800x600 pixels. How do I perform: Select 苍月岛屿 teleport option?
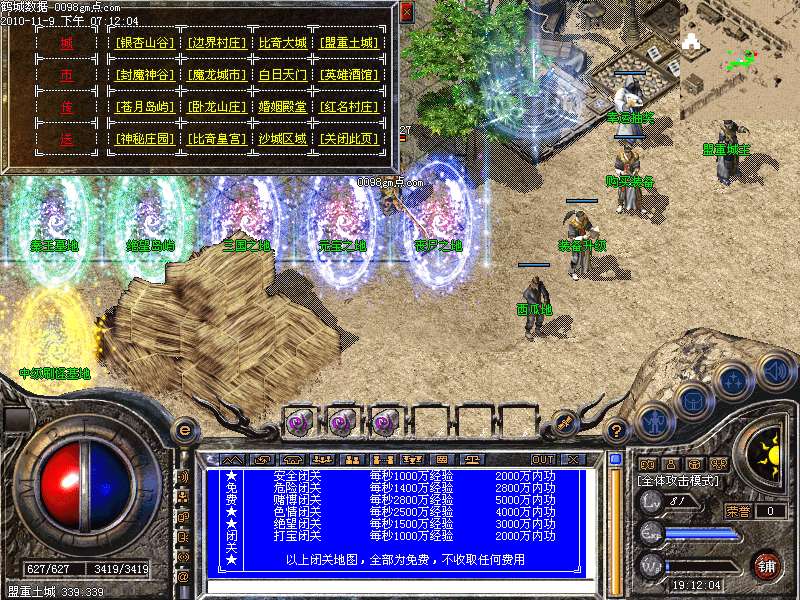point(144,107)
